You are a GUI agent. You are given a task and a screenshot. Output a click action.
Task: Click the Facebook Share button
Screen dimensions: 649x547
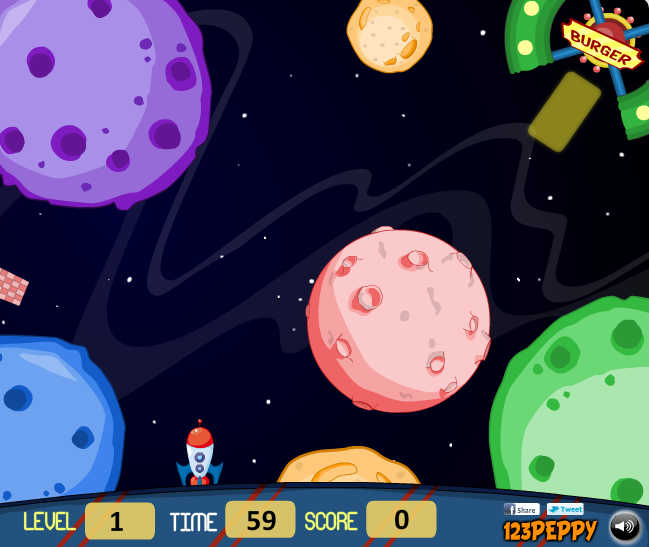coord(521,509)
